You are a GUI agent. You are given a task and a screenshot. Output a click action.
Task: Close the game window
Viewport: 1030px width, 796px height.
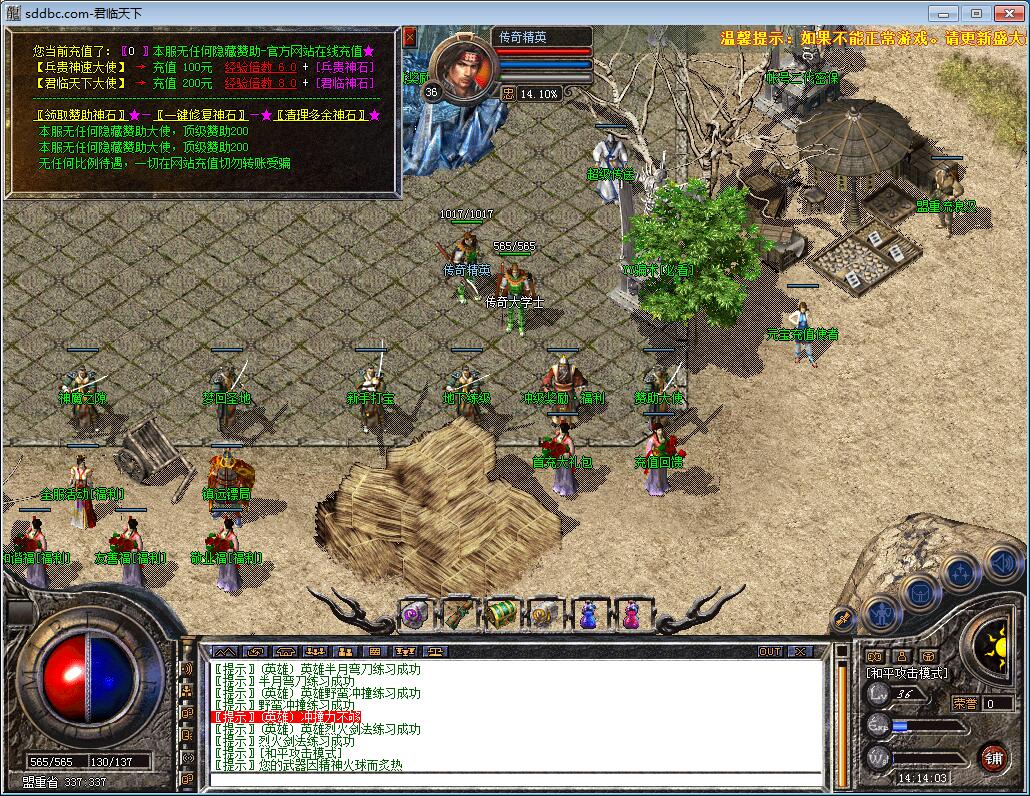1008,13
